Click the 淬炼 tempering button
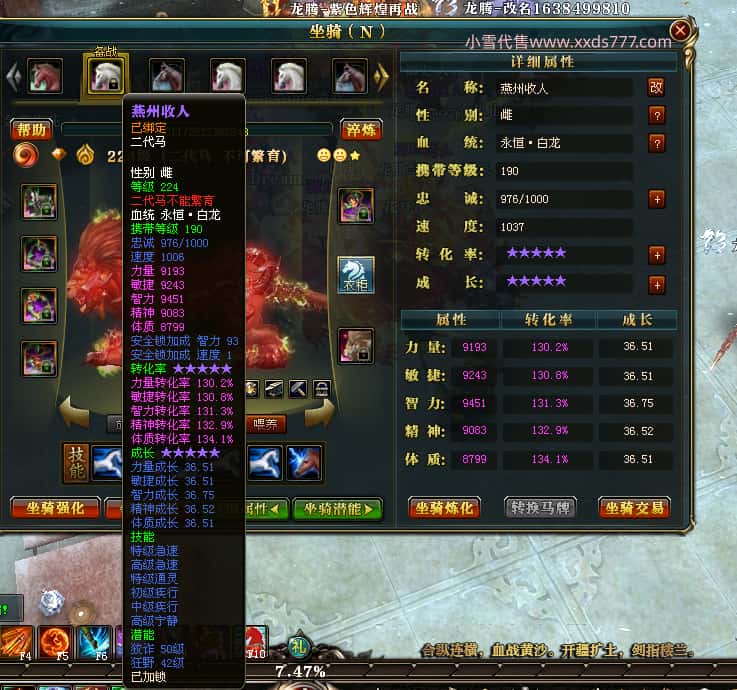The image size is (737, 690). point(361,129)
